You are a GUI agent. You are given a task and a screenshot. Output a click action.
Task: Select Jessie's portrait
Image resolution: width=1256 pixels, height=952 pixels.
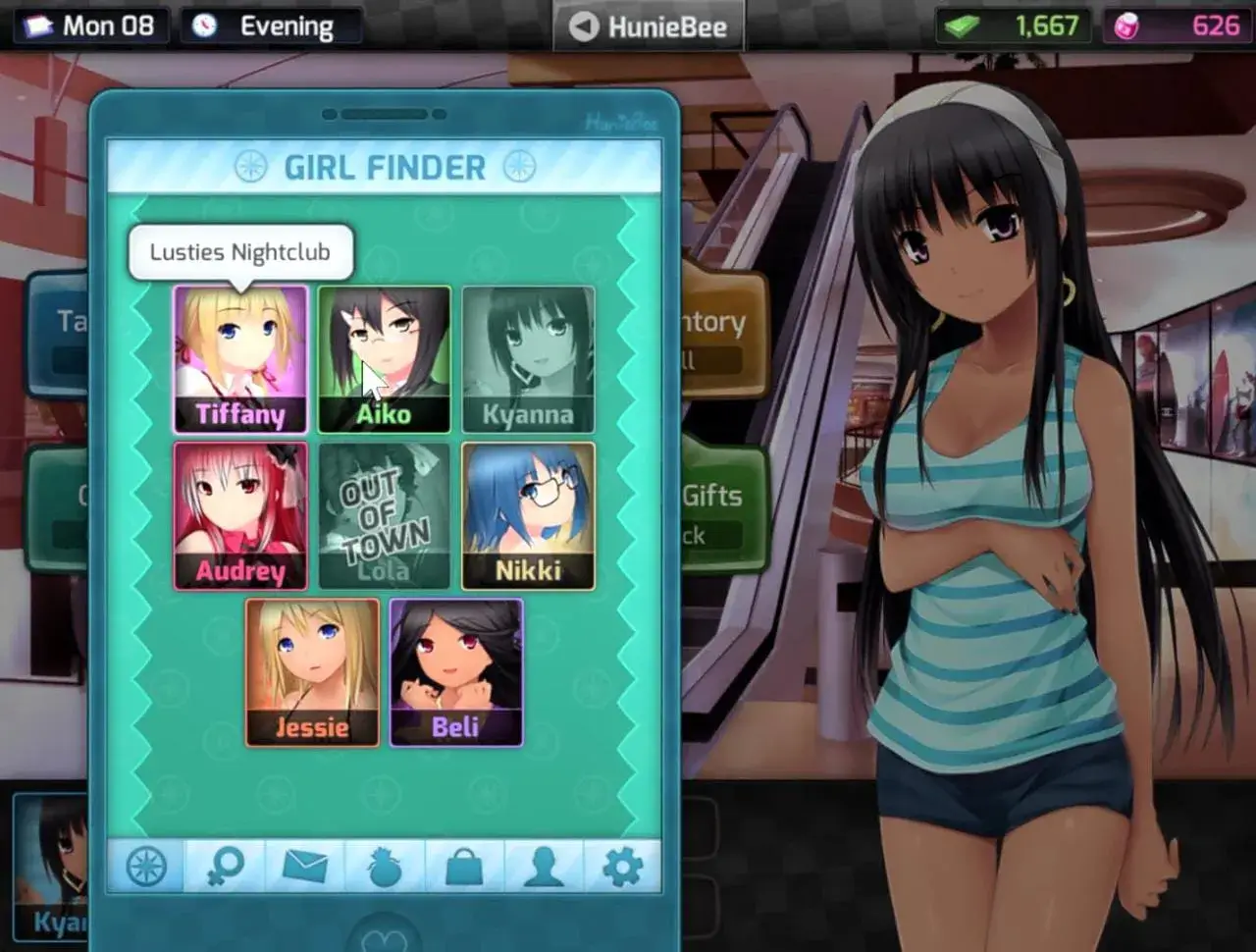pyautogui.click(x=312, y=672)
